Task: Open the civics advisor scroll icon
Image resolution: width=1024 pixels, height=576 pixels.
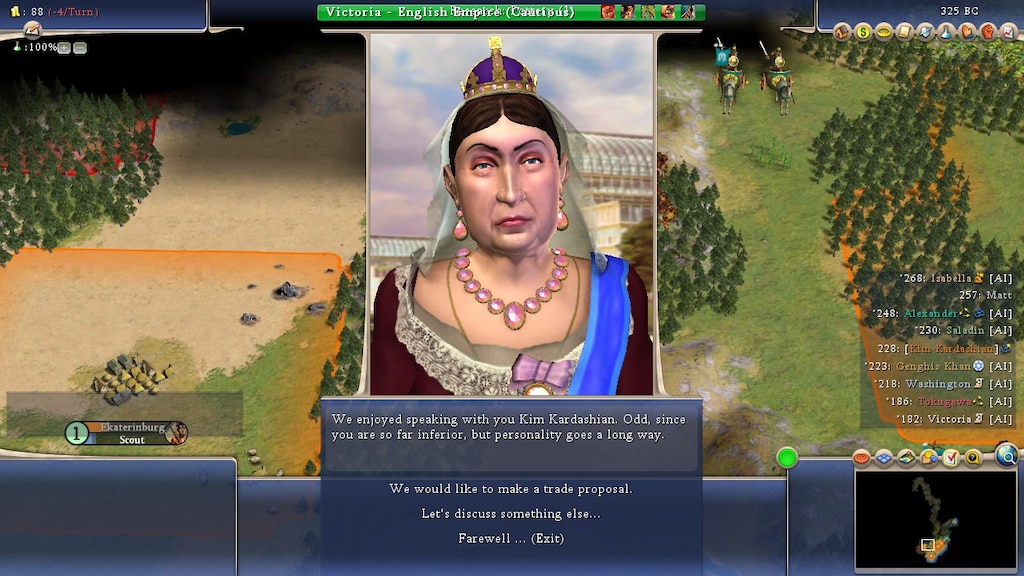Action: pyautogui.click(x=905, y=32)
